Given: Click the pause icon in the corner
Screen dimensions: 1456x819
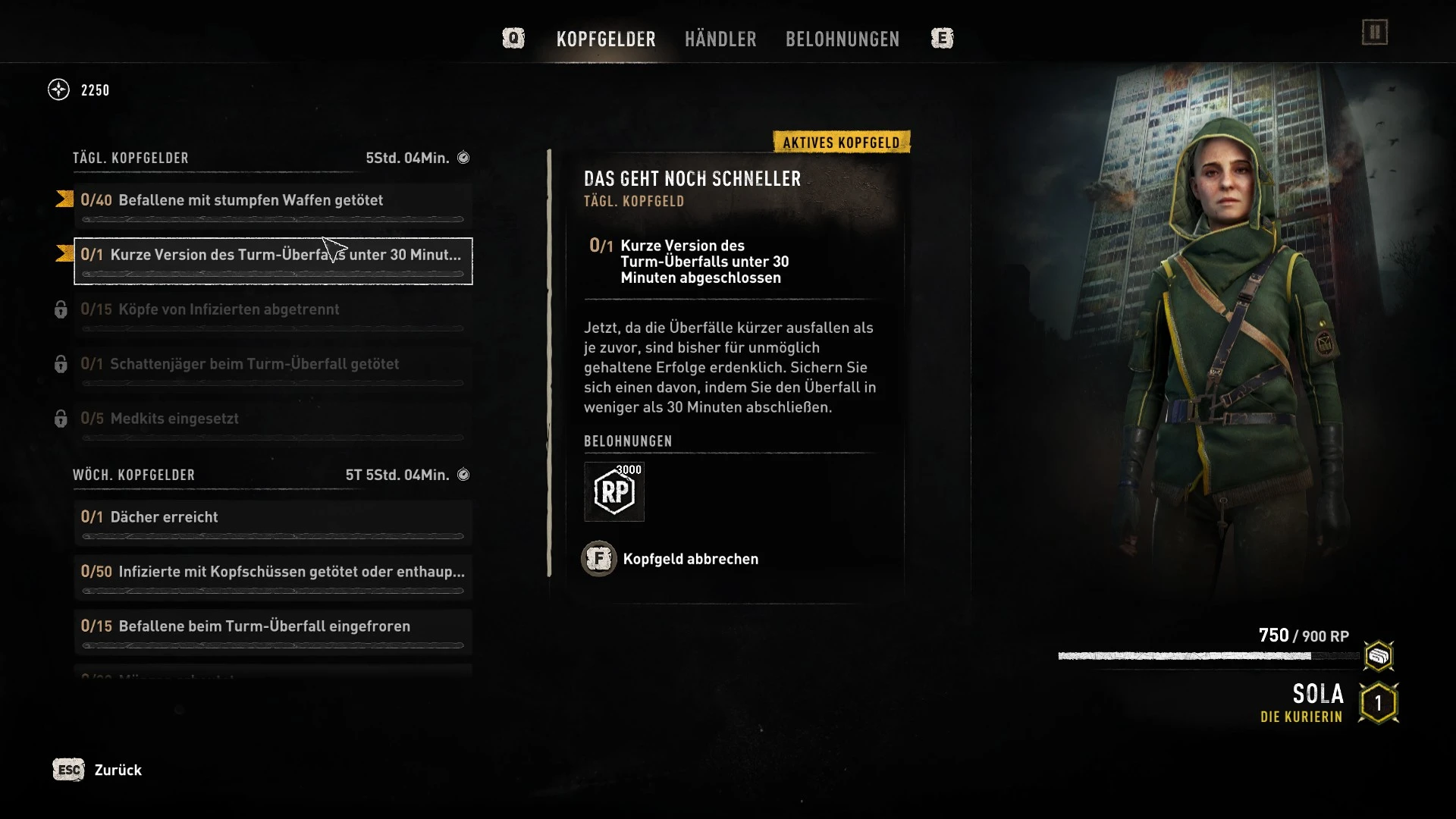Looking at the screenshot, I should tap(1374, 33).
